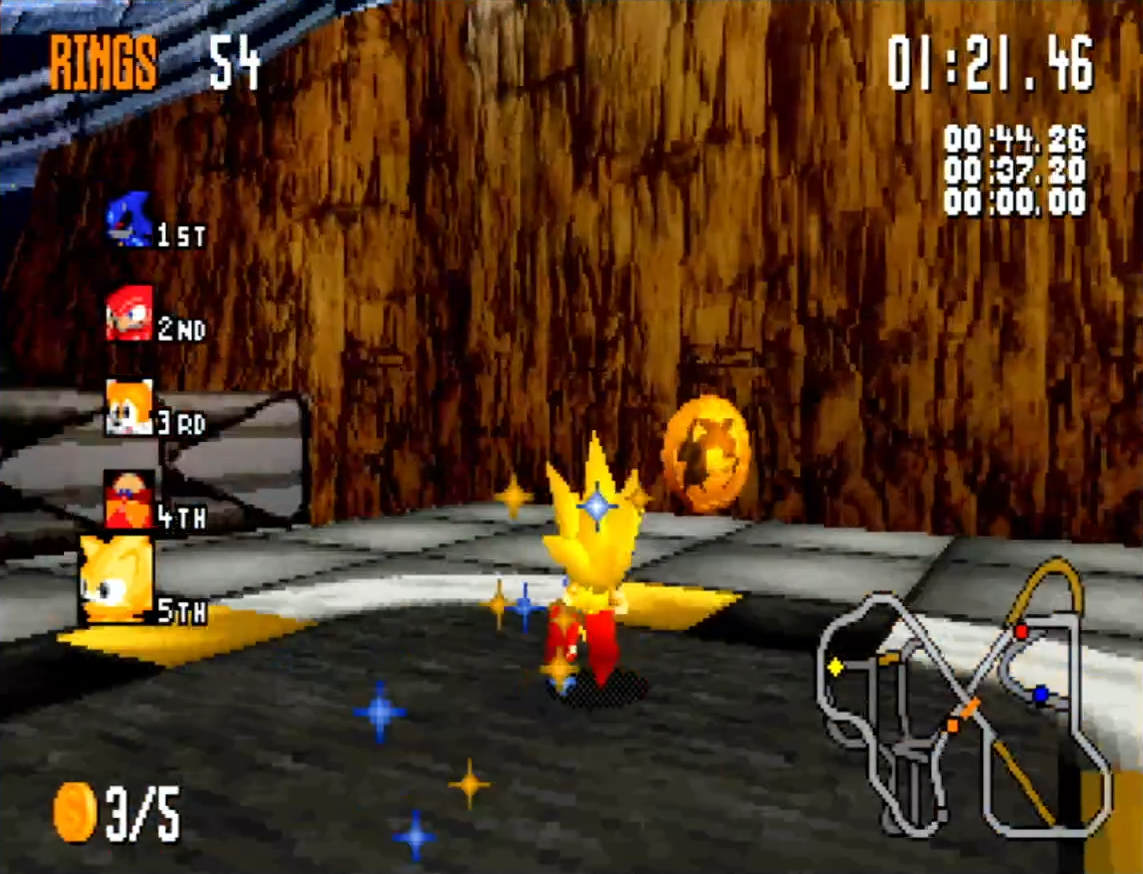Select Dr. Robotnik's 4th place portrait

coord(130,499)
